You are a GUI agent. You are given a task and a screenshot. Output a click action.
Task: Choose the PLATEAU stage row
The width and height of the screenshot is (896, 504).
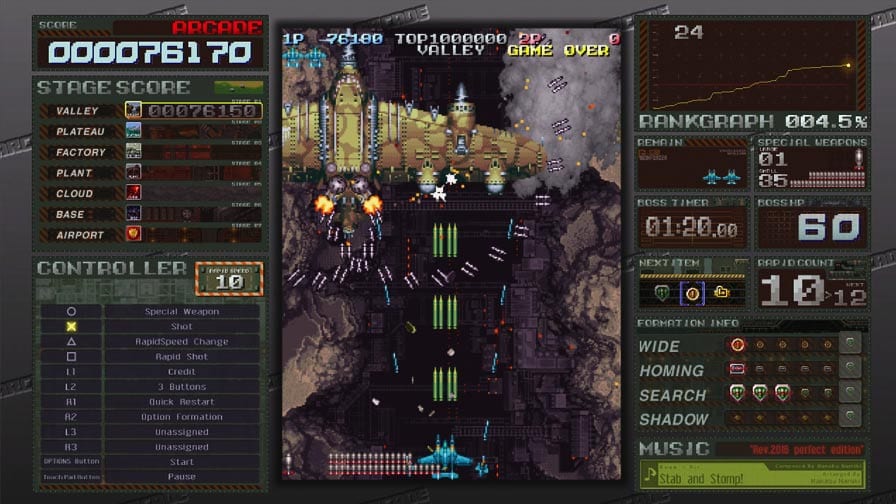(x=150, y=131)
